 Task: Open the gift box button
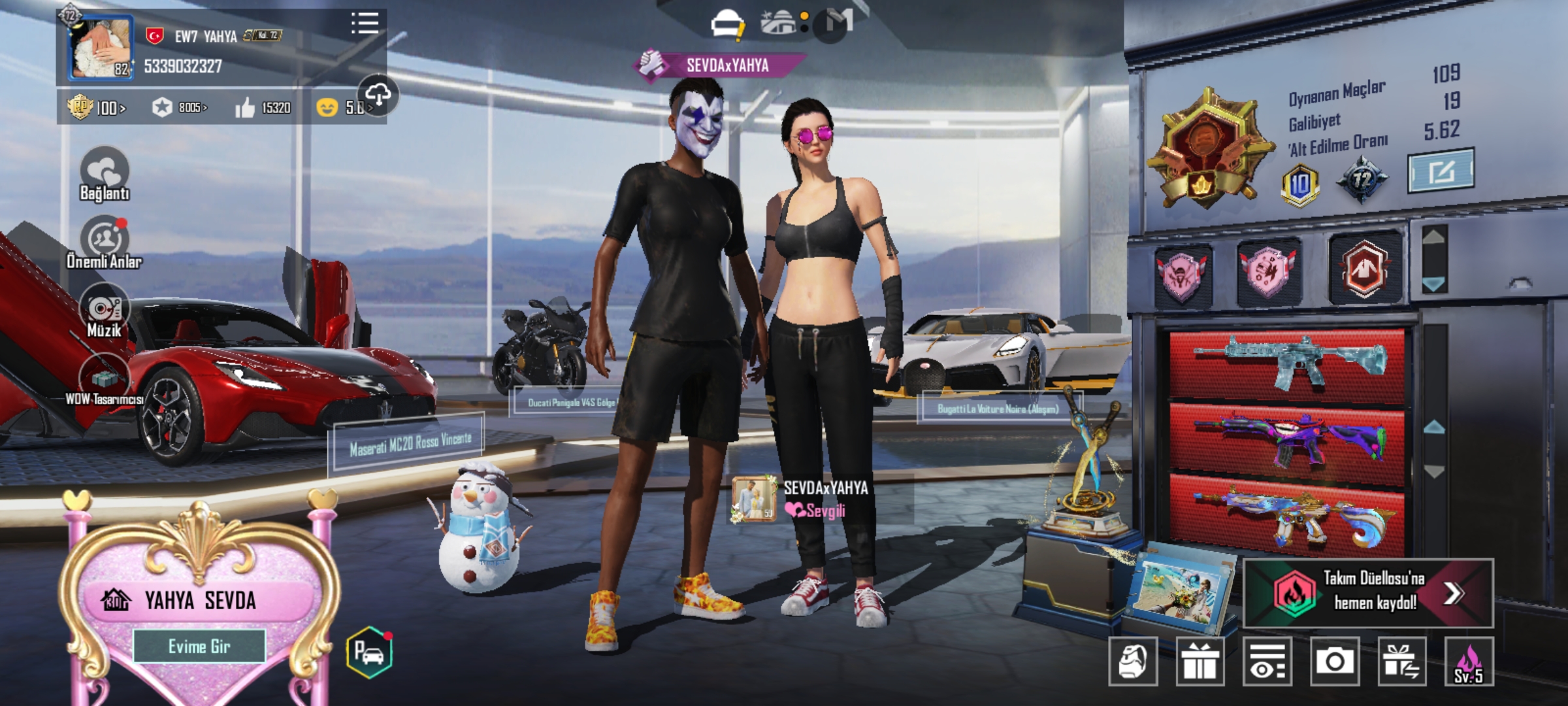click(1200, 662)
